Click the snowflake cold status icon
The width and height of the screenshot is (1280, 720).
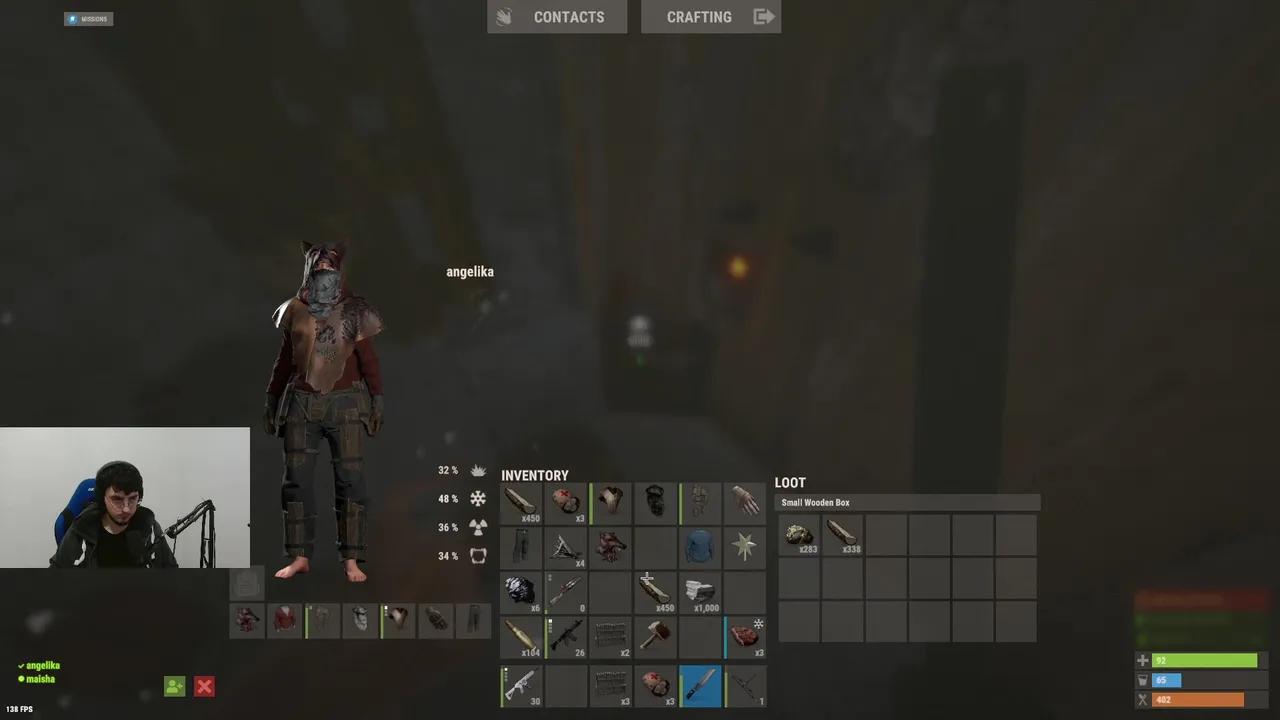478,498
